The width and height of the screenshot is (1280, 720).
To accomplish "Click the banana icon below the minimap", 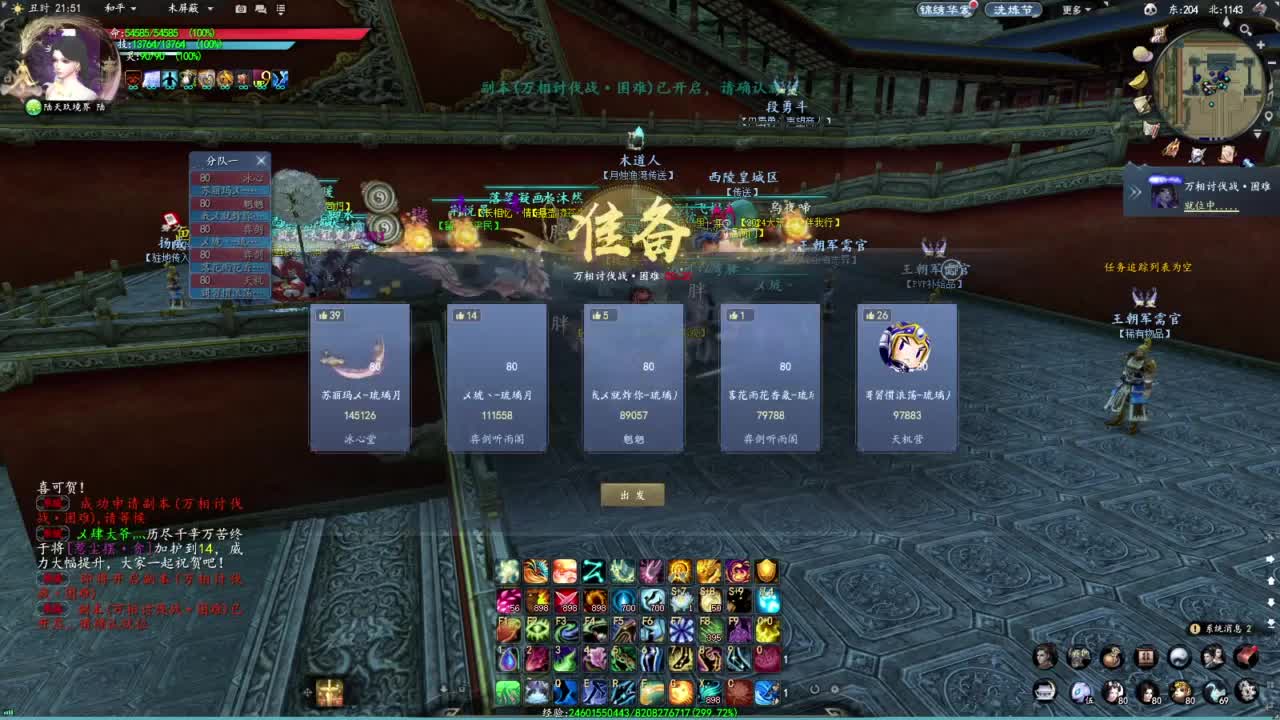I will point(1139,79).
